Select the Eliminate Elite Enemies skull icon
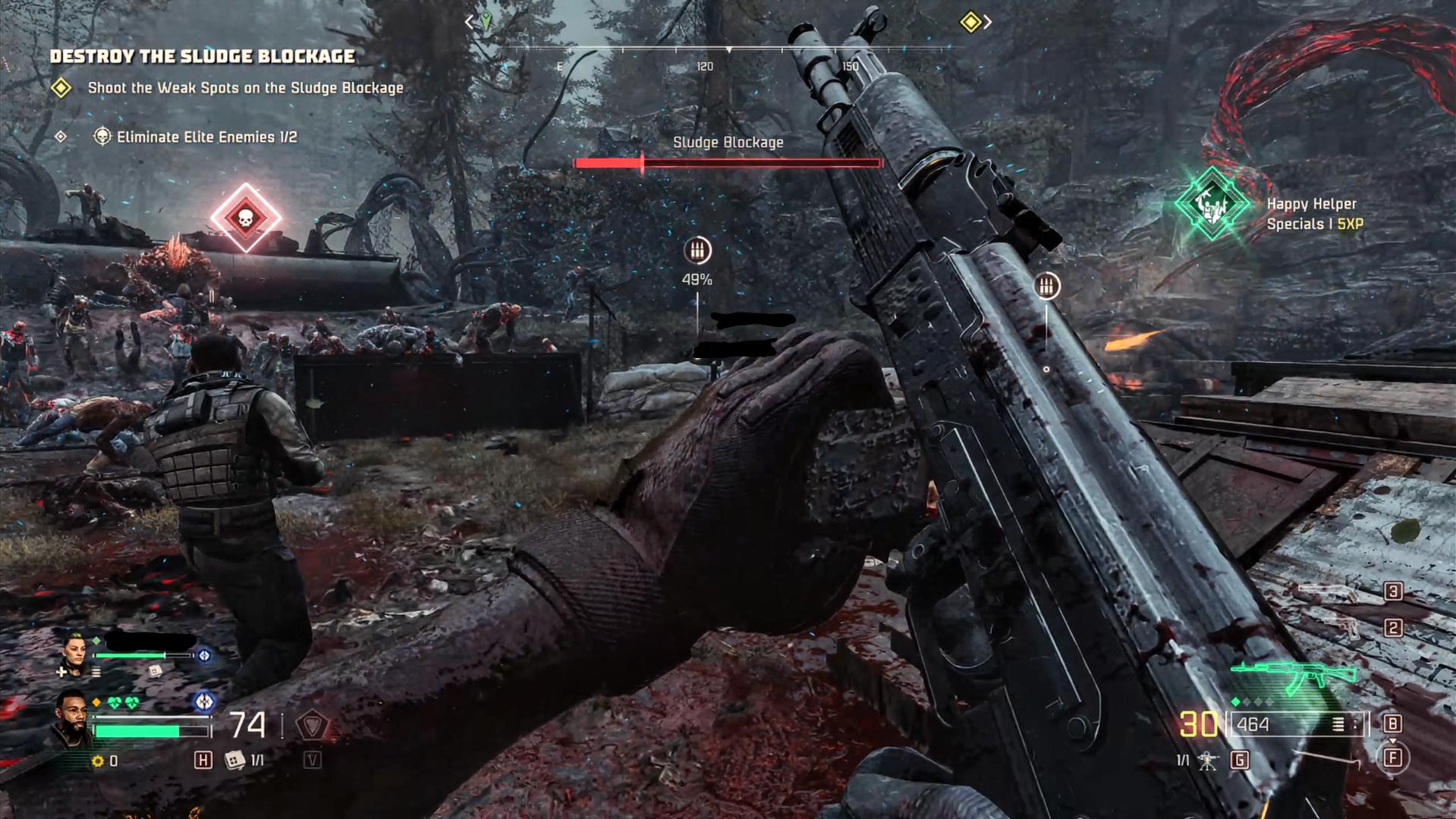This screenshot has height=819, width=1456. click(102, 136)
